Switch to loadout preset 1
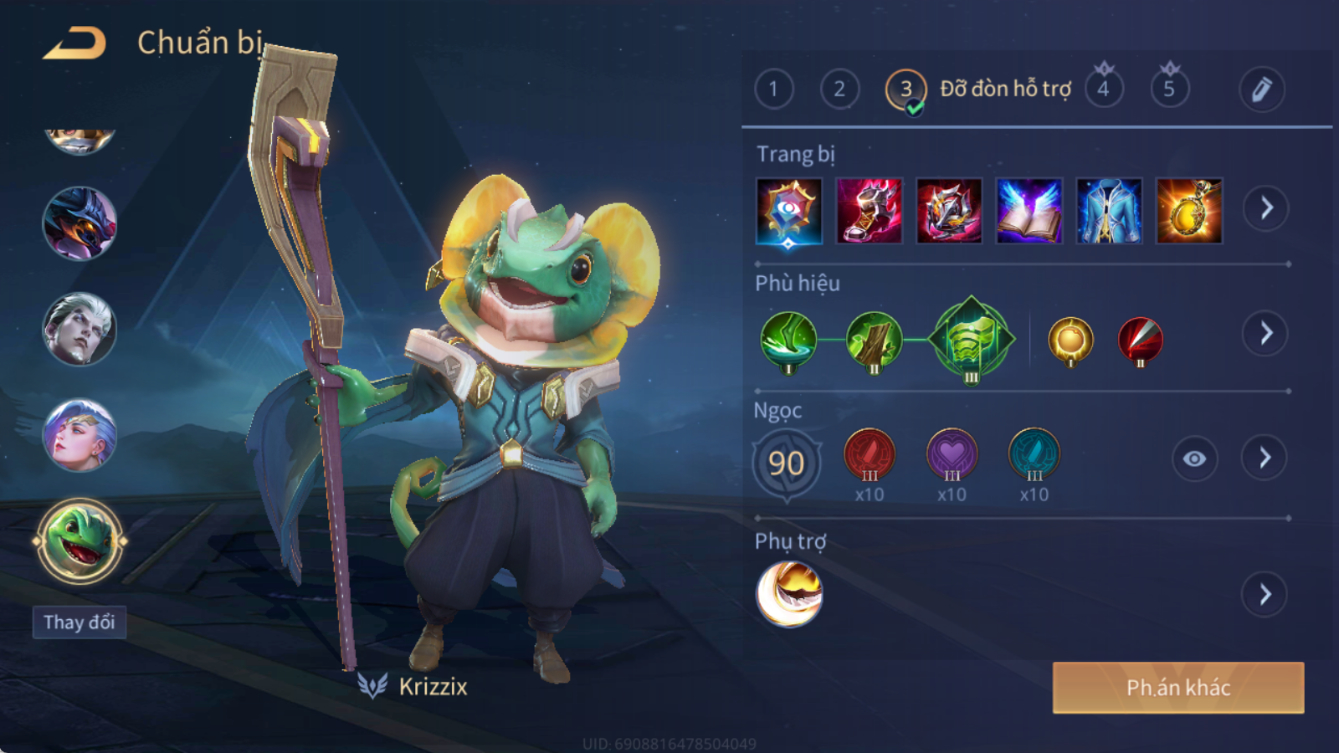The height and width of the screenshot is (753, 1339). tap(773, 90)
